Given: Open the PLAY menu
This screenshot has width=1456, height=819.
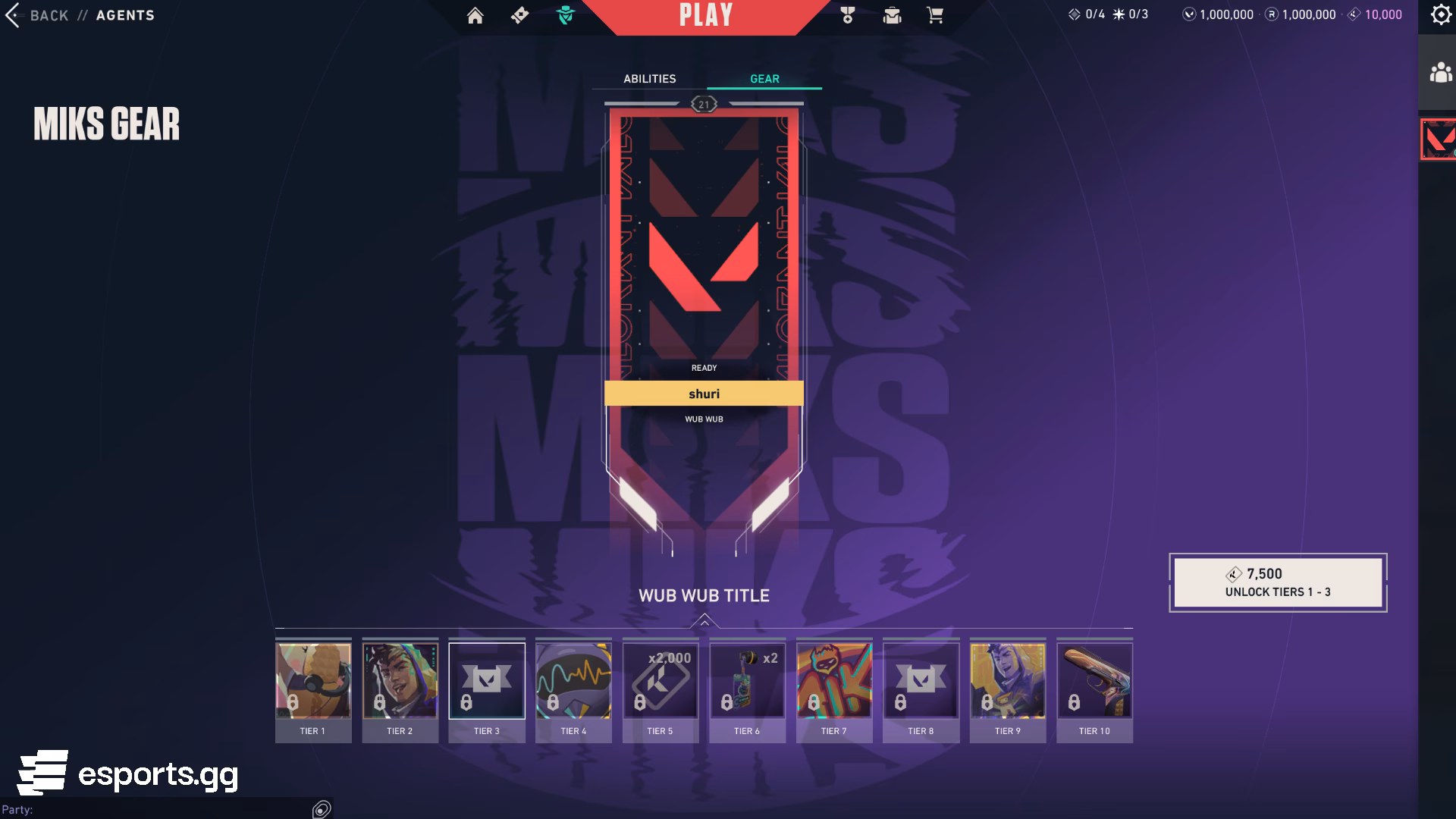Looking at the screenshot, I should pos(704,15).
